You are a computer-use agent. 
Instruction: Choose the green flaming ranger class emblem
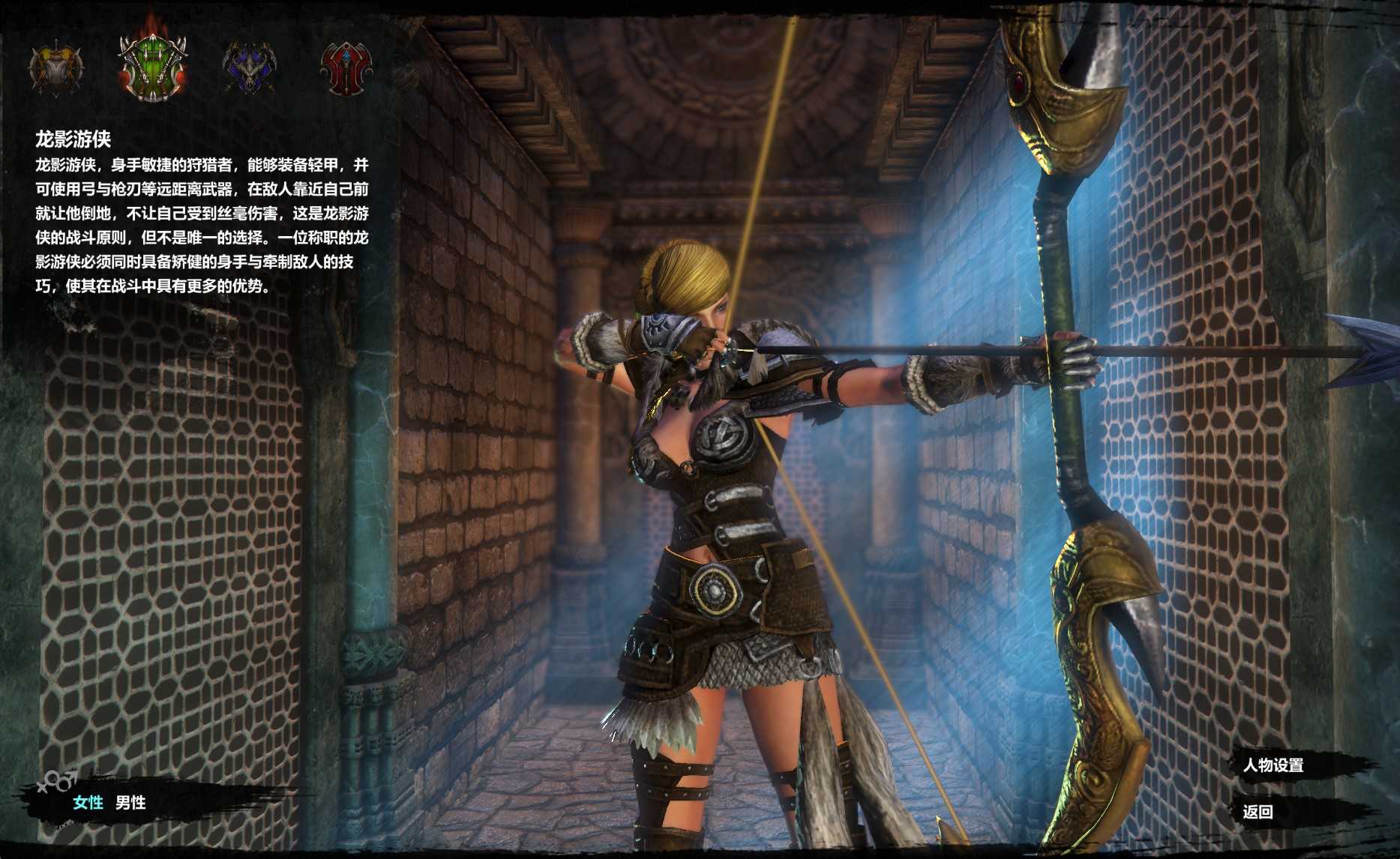152,67
